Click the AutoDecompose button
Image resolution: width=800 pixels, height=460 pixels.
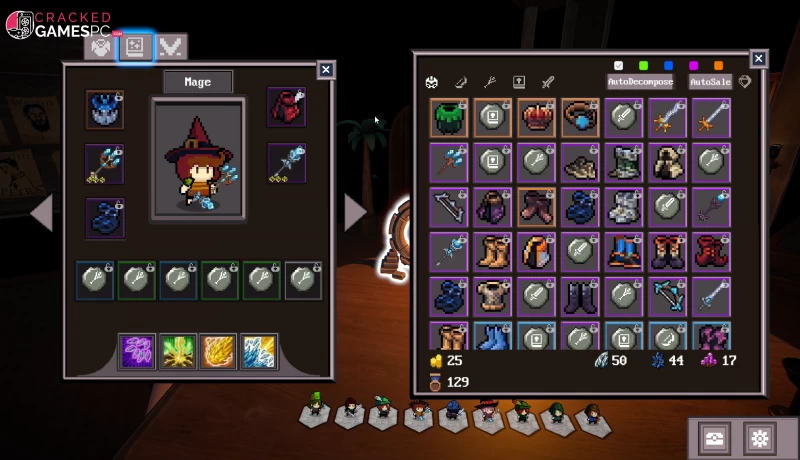640,82
